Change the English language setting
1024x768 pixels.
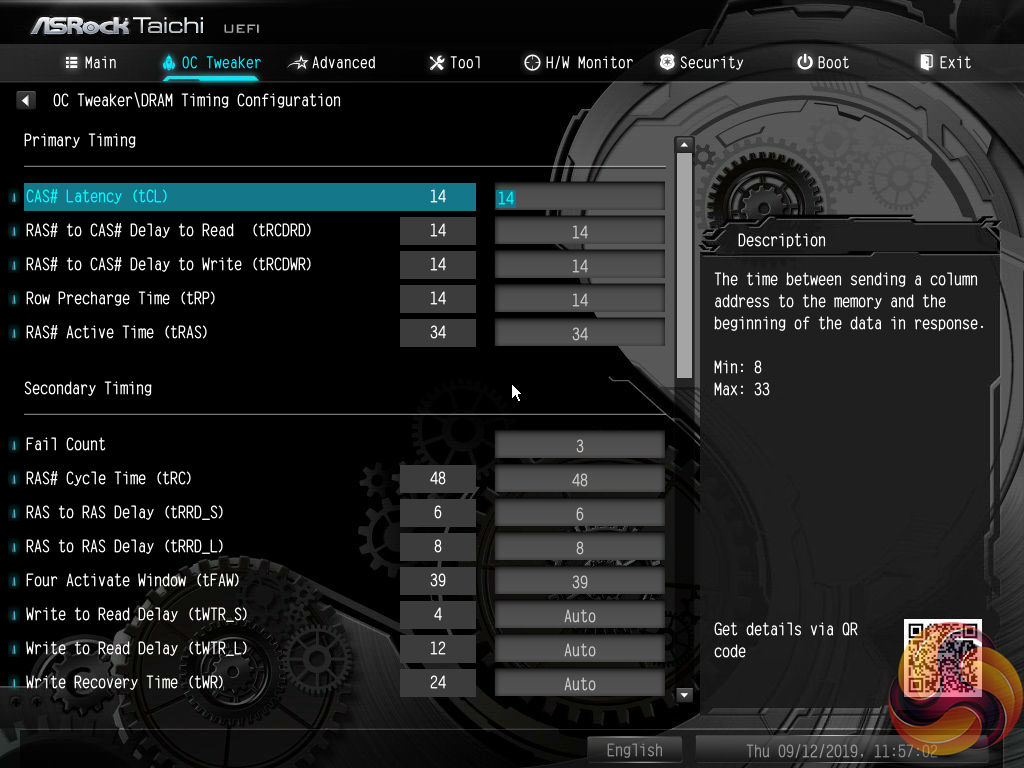(x=634, y=750)
